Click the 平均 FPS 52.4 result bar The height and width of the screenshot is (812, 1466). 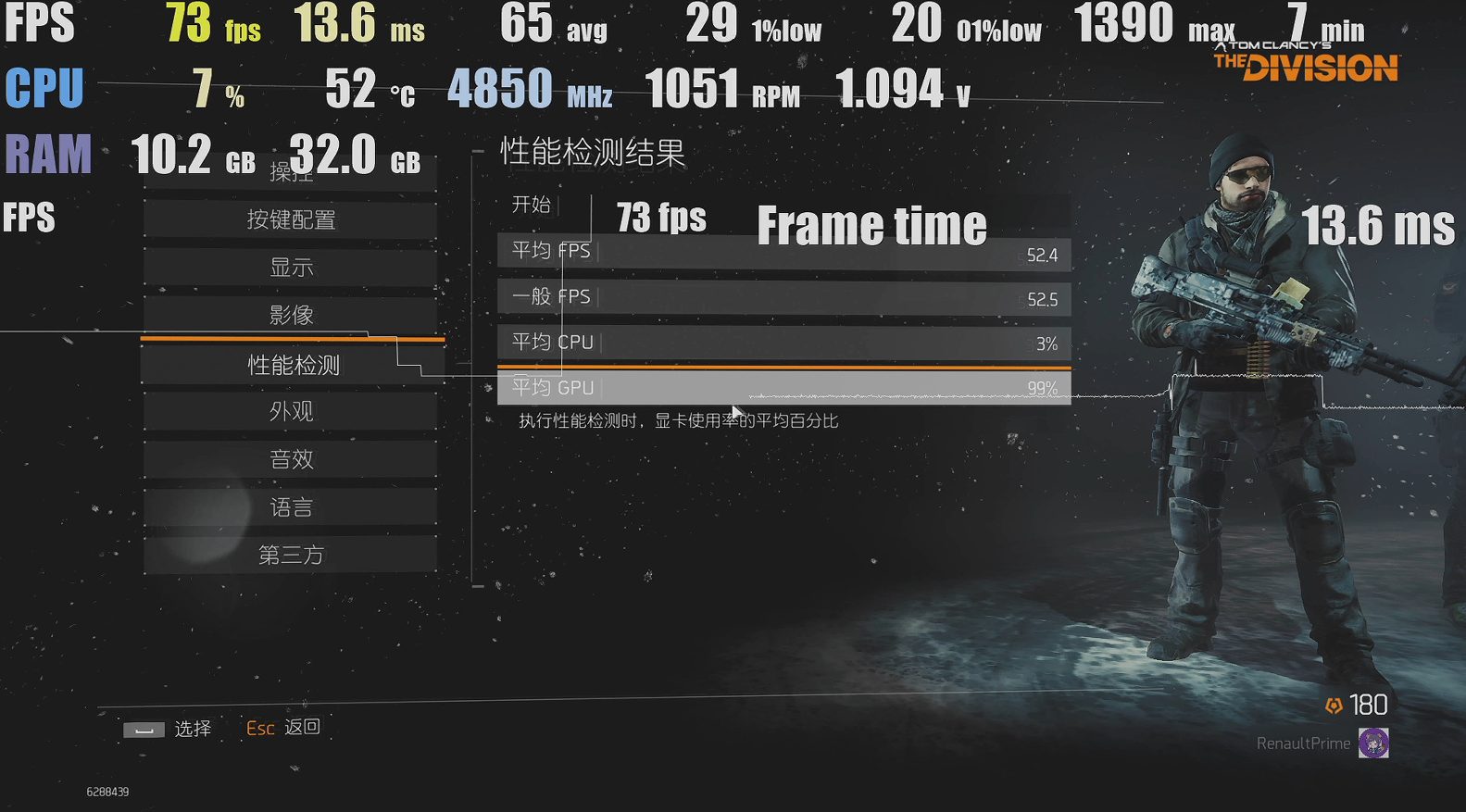click(783, 251)
